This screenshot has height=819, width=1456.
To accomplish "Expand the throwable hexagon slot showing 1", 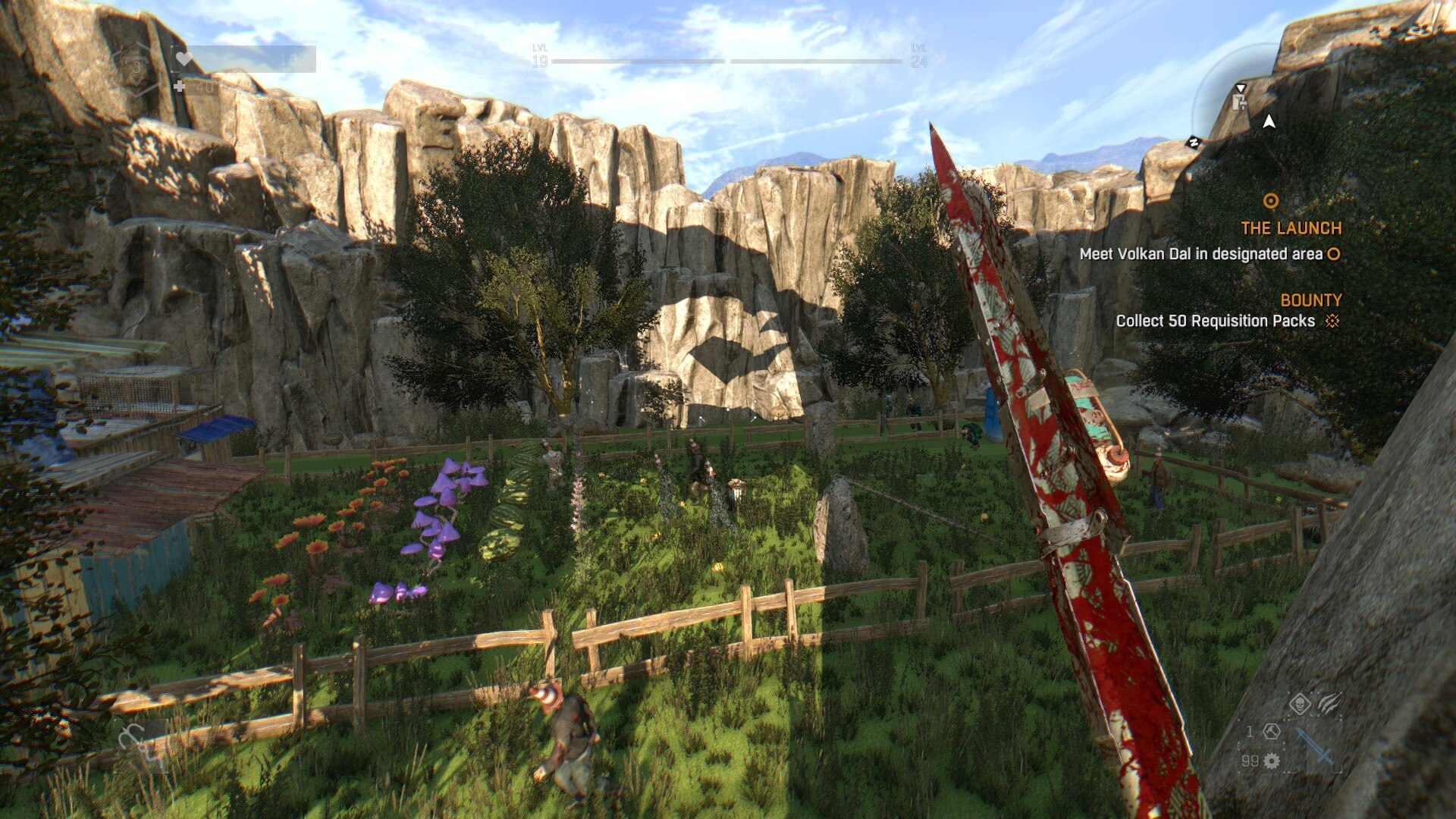I will 1272,733.
